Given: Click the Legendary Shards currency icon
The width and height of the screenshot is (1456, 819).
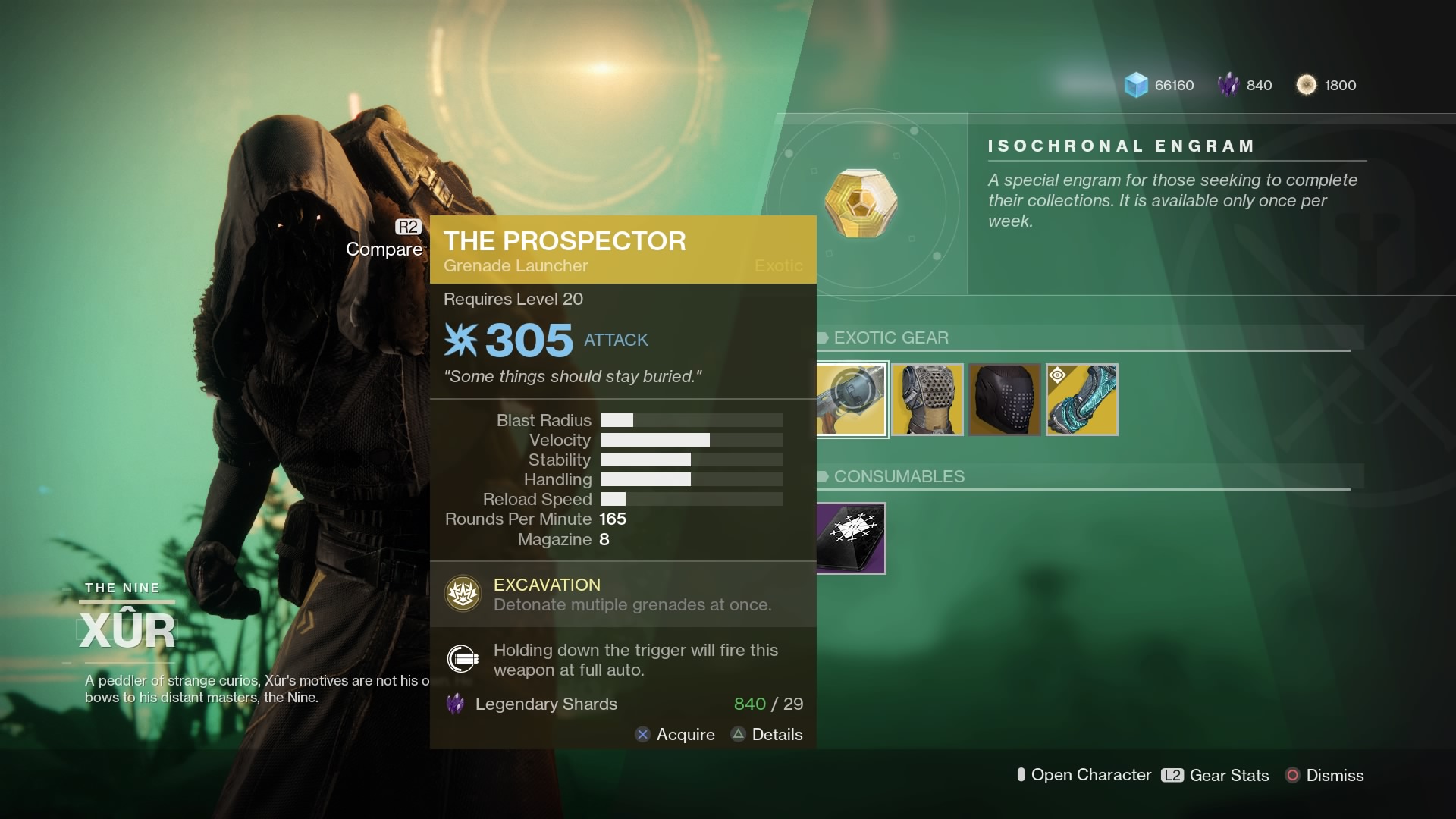Looking at the screenshot, I should click(1230, 84).
